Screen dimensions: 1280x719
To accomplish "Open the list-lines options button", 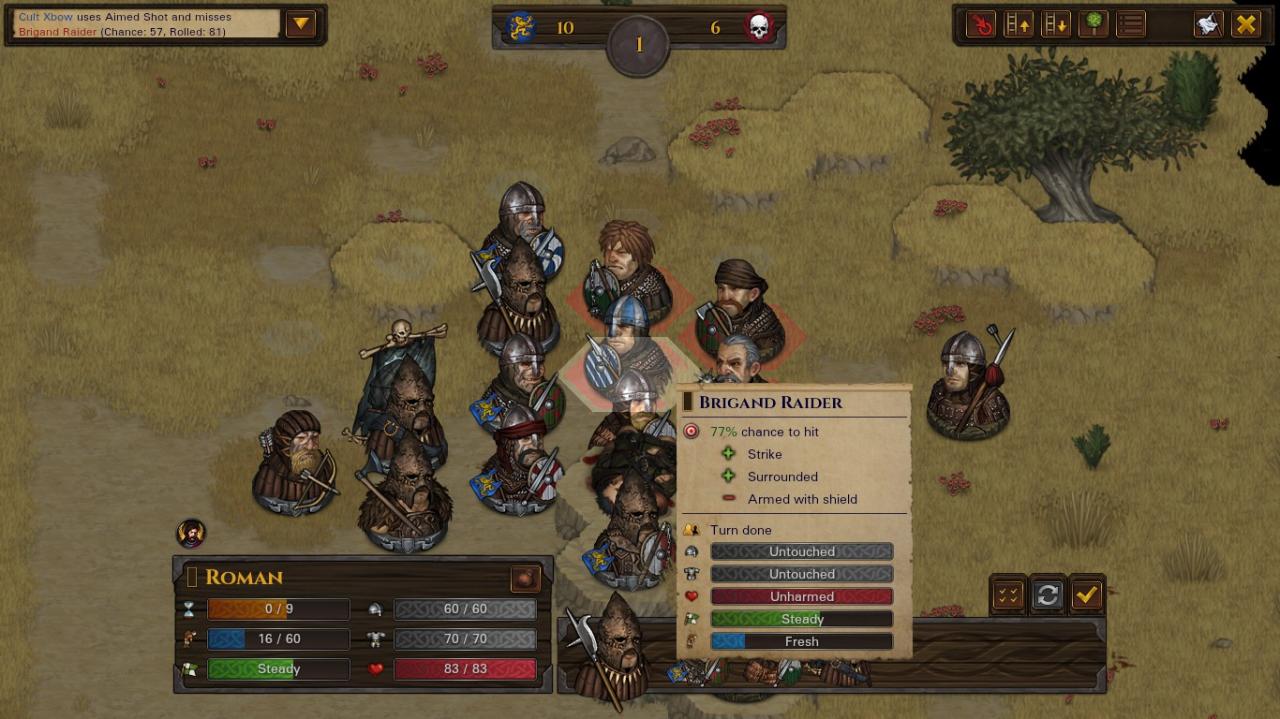I will tap(1130, 24).
